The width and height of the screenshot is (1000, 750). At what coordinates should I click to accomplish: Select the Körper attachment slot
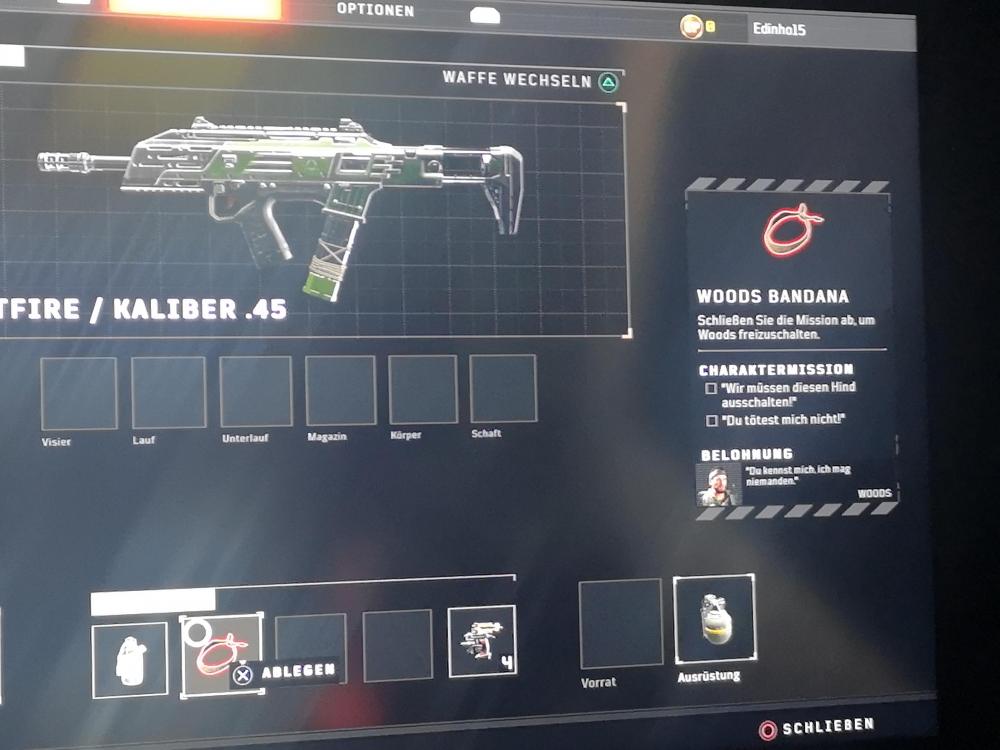coord(422,389)
